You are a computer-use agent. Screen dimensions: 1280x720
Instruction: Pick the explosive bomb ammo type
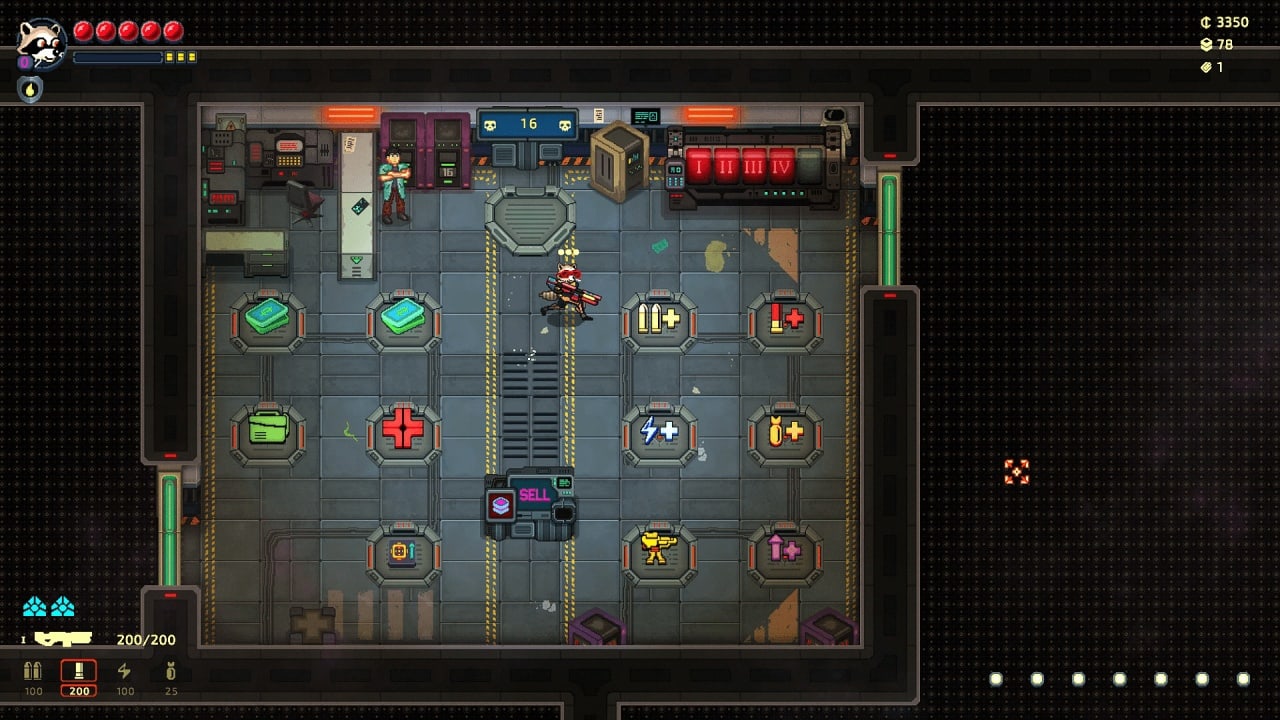click(170, 672)
